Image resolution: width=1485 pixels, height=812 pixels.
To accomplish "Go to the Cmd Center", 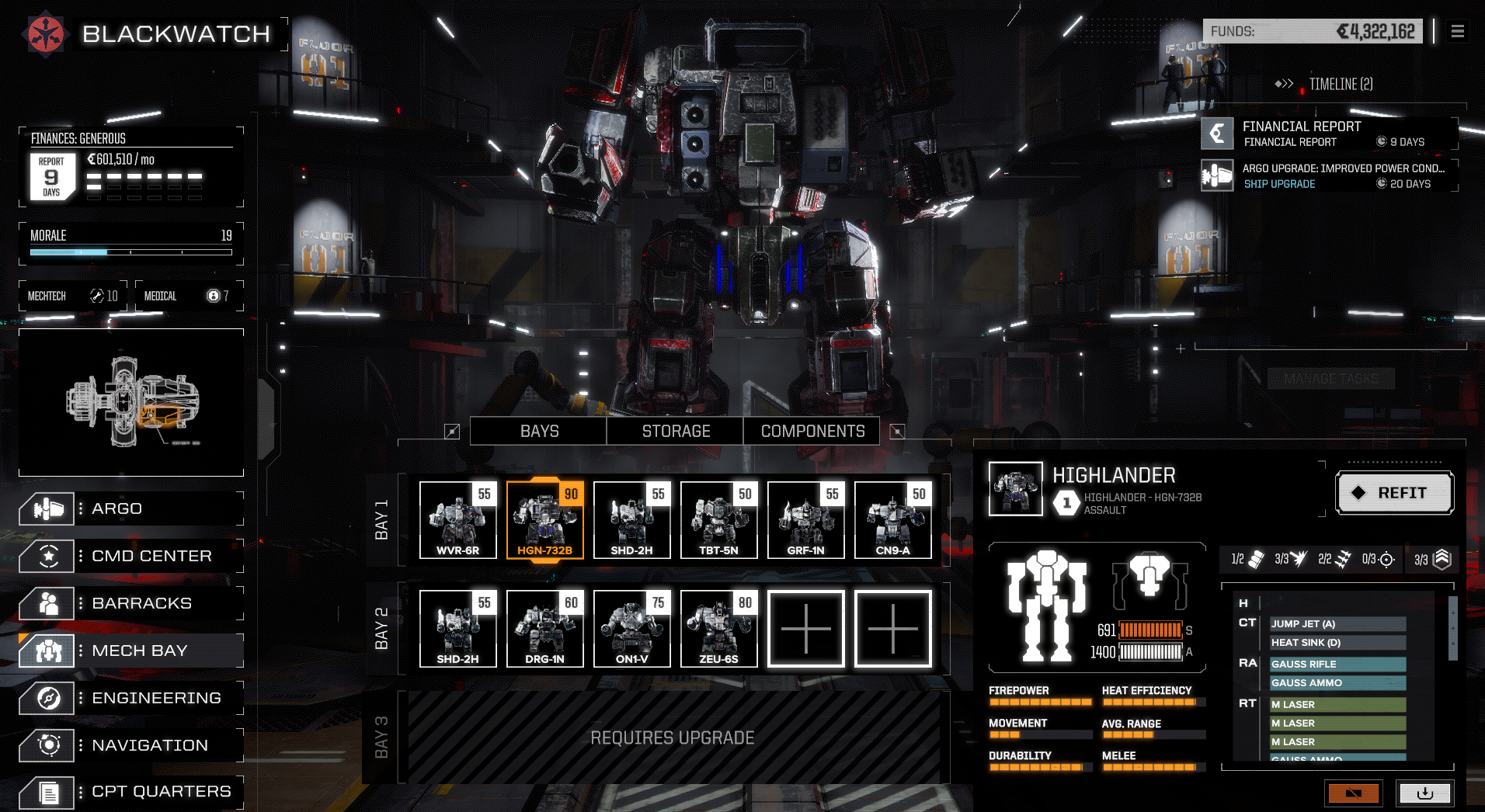I will click(130, 557).
